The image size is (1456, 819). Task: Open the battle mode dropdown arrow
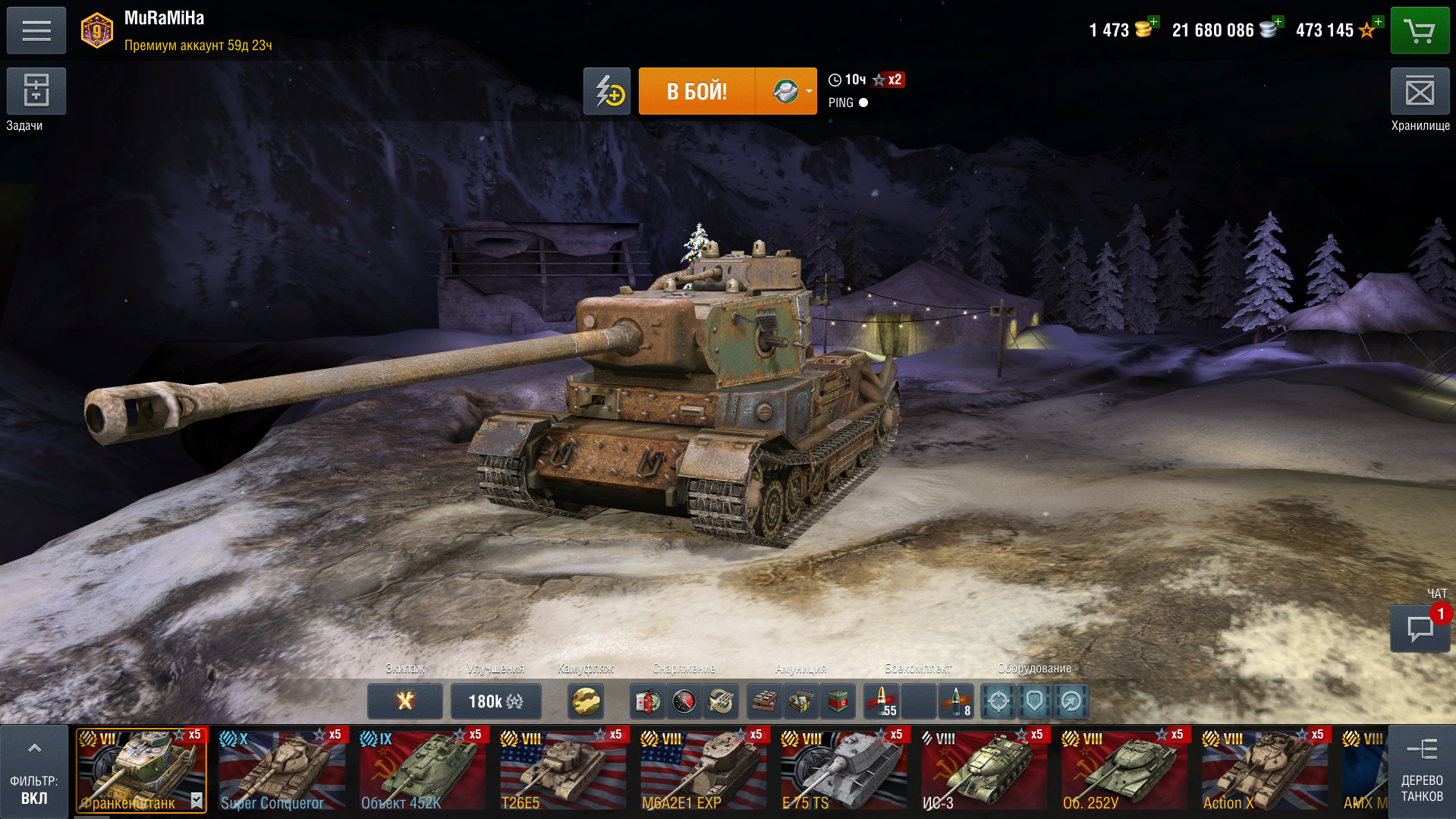pos(809,91)
